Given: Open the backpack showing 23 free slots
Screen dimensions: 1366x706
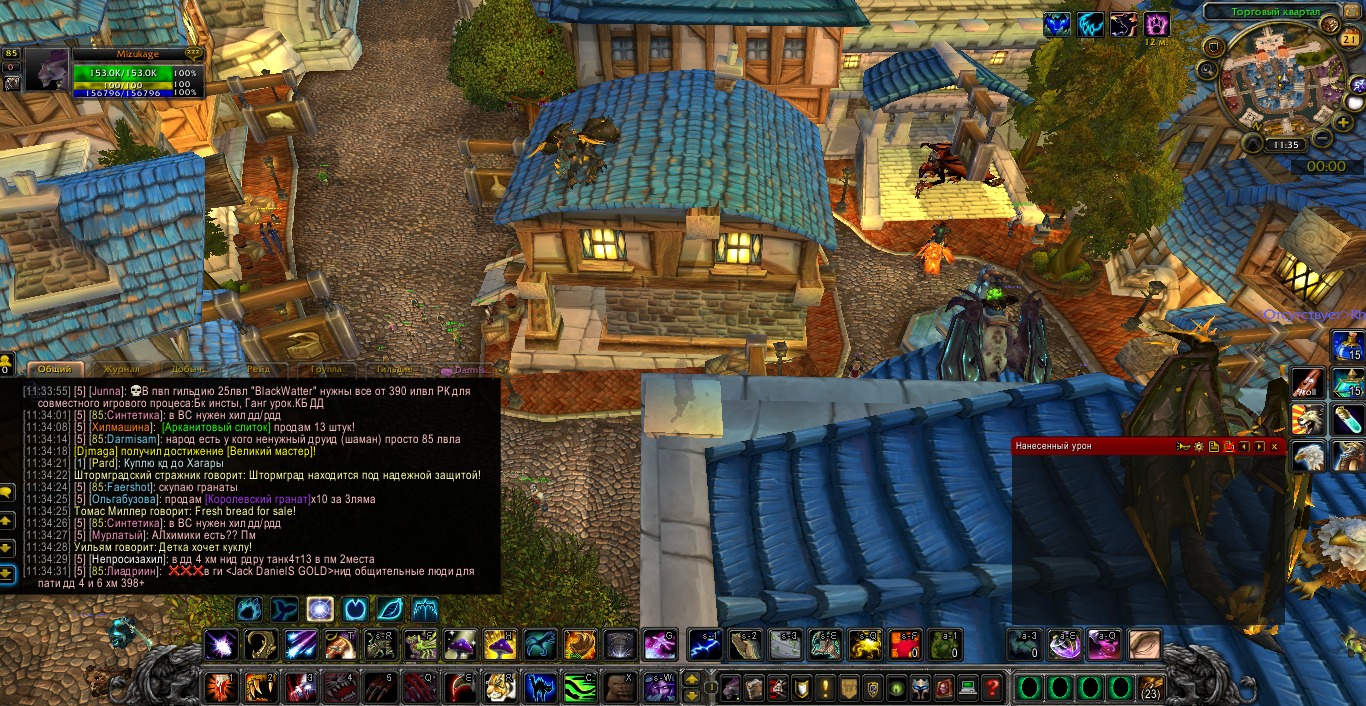Looking at the screenshot, I should (x=1150, y=688).
